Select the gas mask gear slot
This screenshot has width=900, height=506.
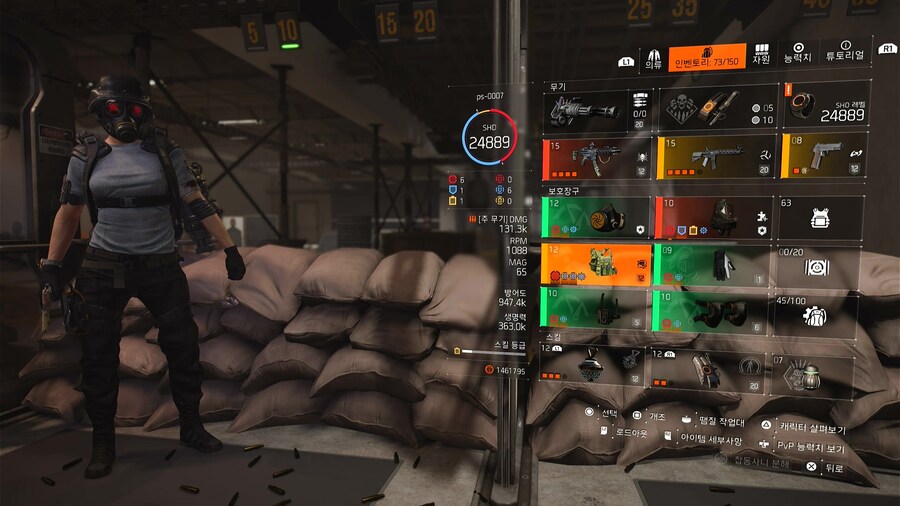(596, 217)
